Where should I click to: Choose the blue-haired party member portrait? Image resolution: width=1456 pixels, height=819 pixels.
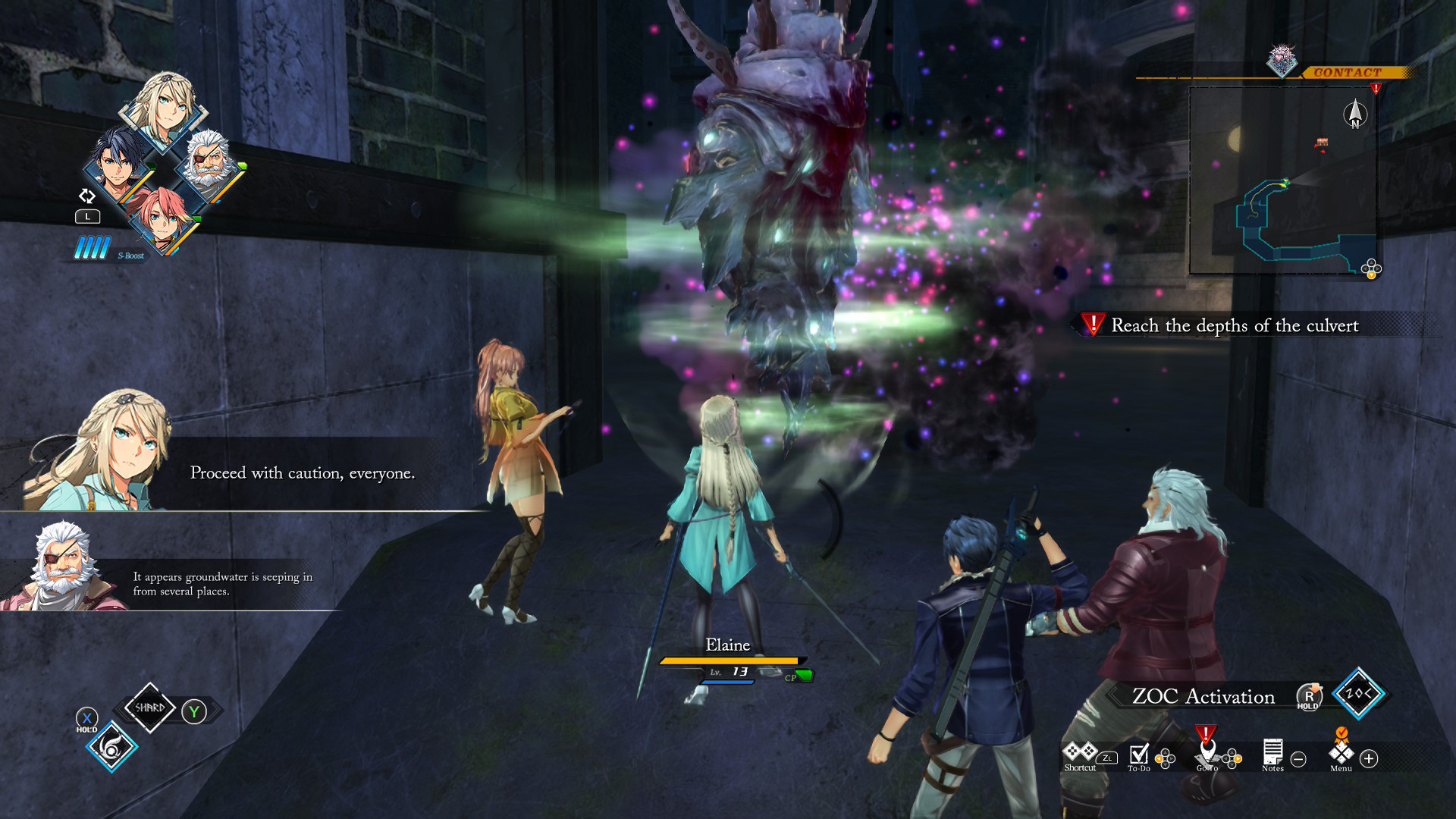coord(119,165)
